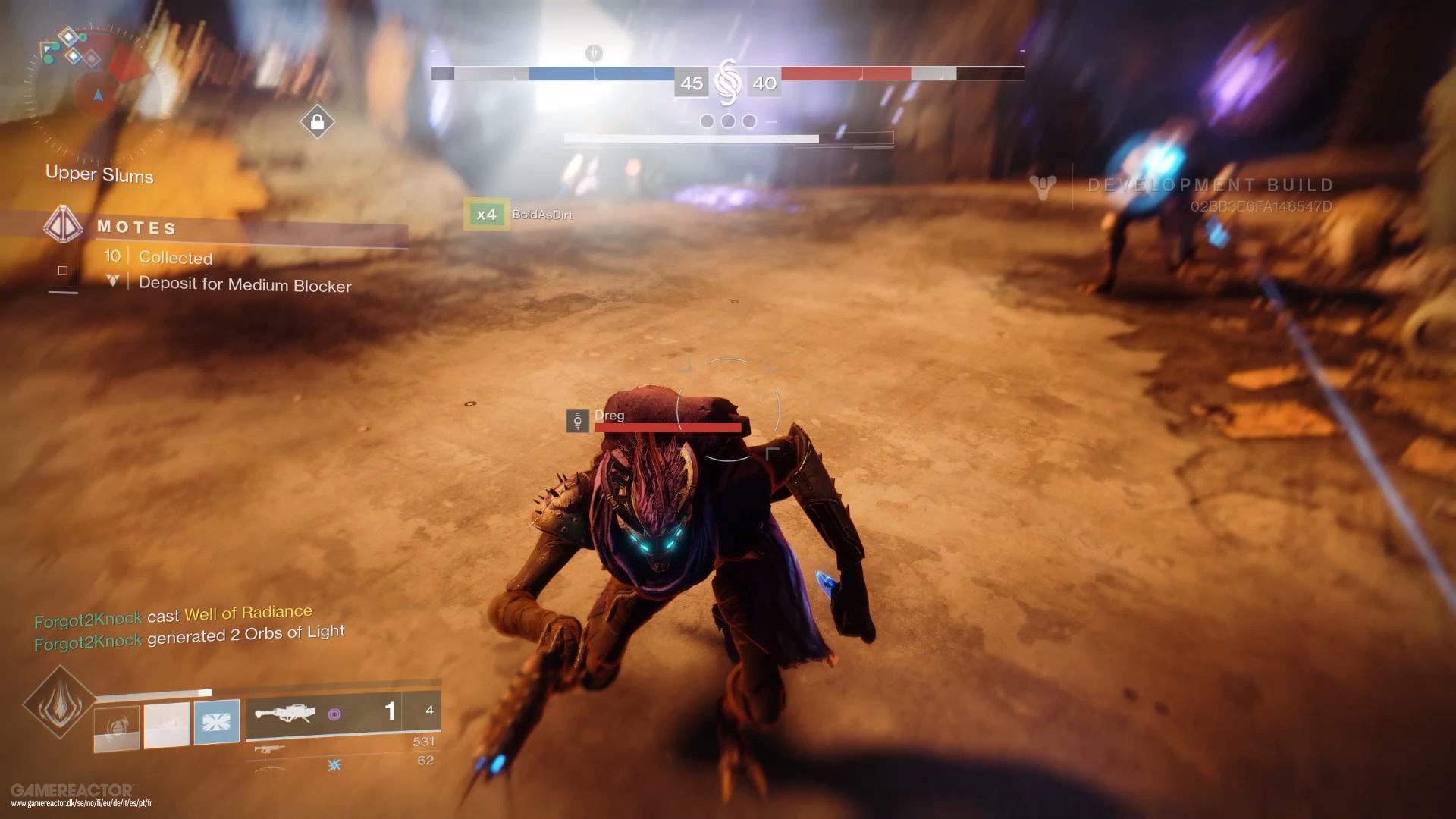Click the Dreg faction icon beside its nameplate
This screenshot has height=819, width=1456.
577,421
